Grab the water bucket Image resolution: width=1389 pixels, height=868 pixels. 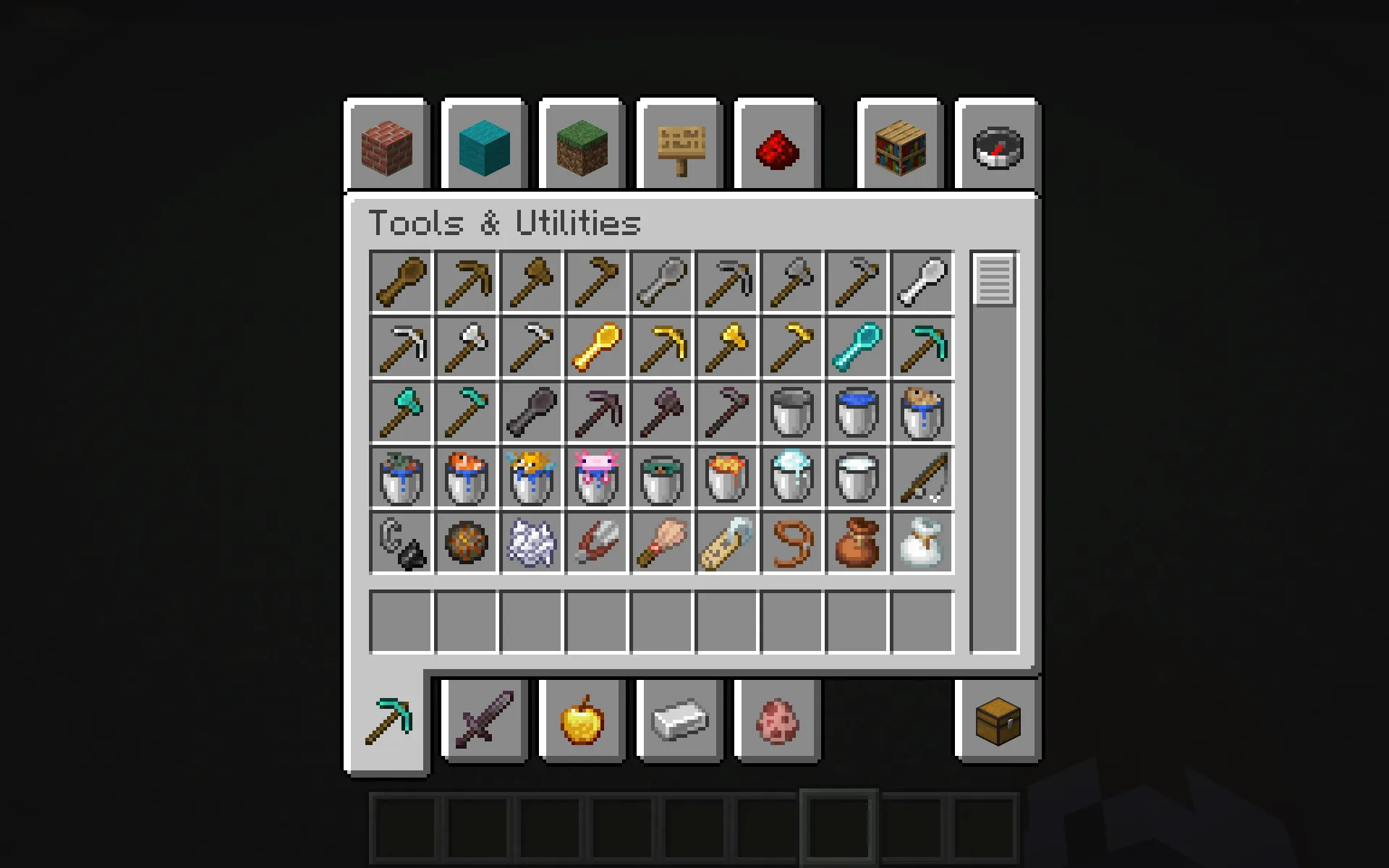pos(857,412)
